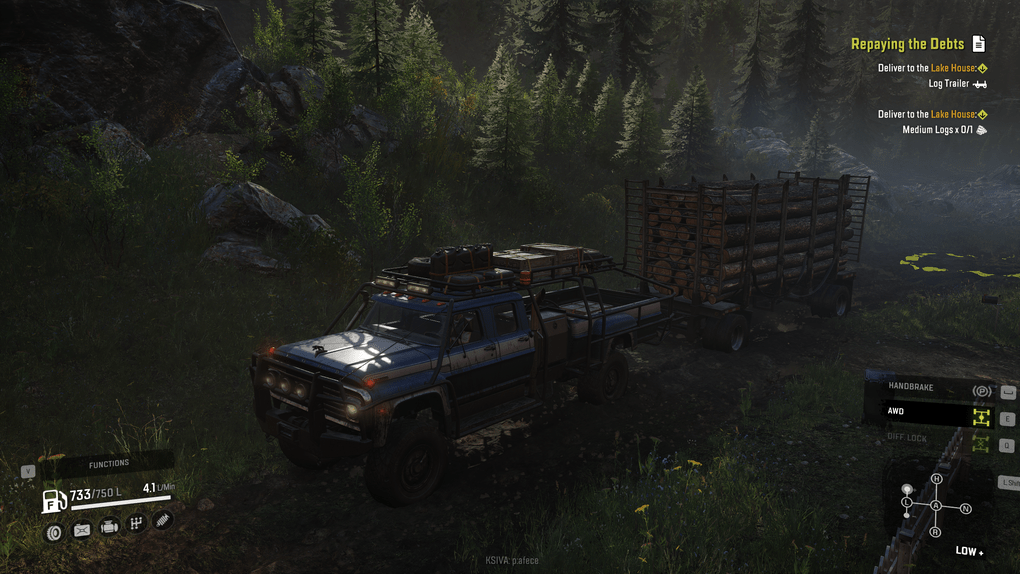The height and width of the screenshot is (574, 1020).
Task: Select the L low gear position
Action: 907,501
